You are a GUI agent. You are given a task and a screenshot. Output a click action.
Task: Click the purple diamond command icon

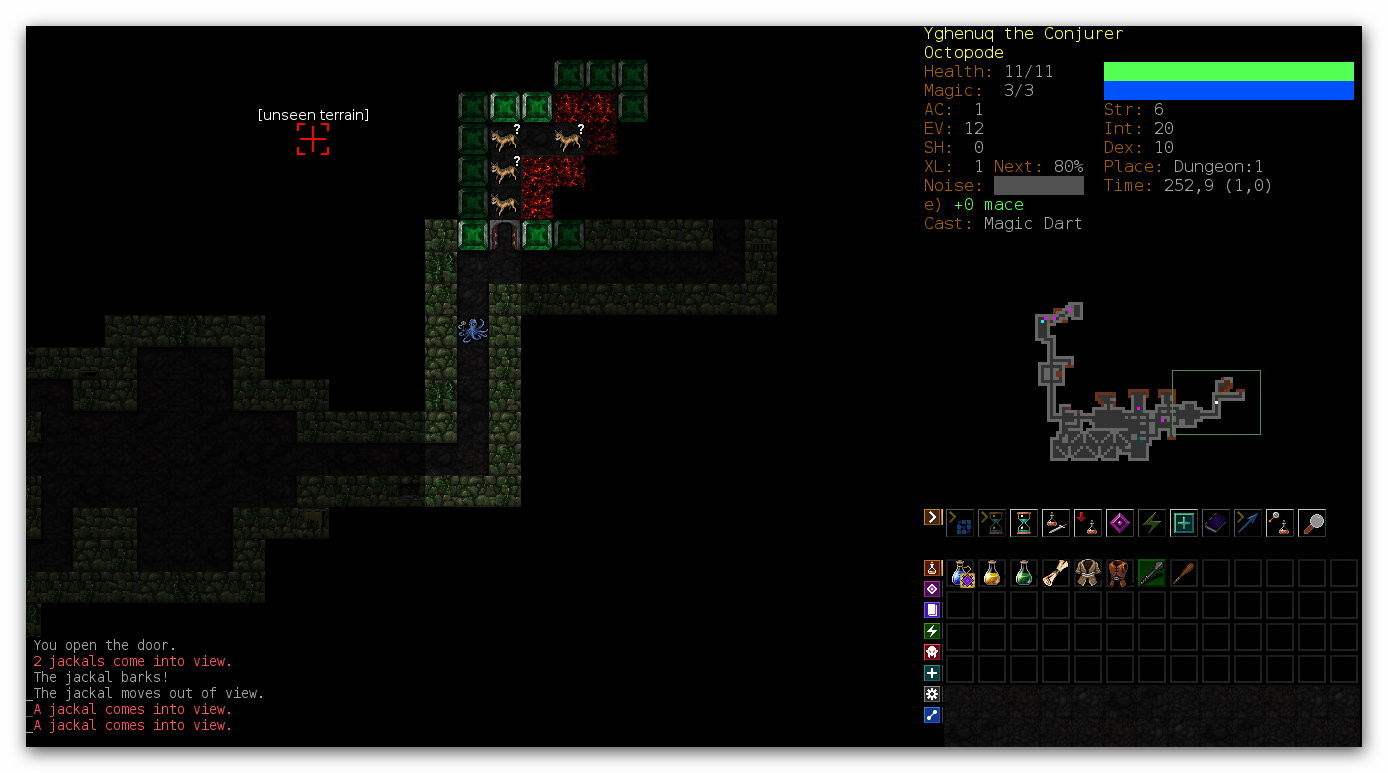click(1120, 522)
